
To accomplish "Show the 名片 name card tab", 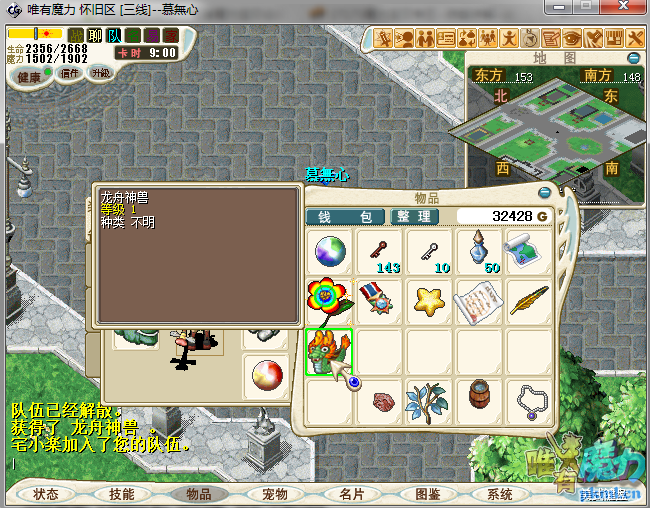I will pyautogui.click(x=351, y=494).
